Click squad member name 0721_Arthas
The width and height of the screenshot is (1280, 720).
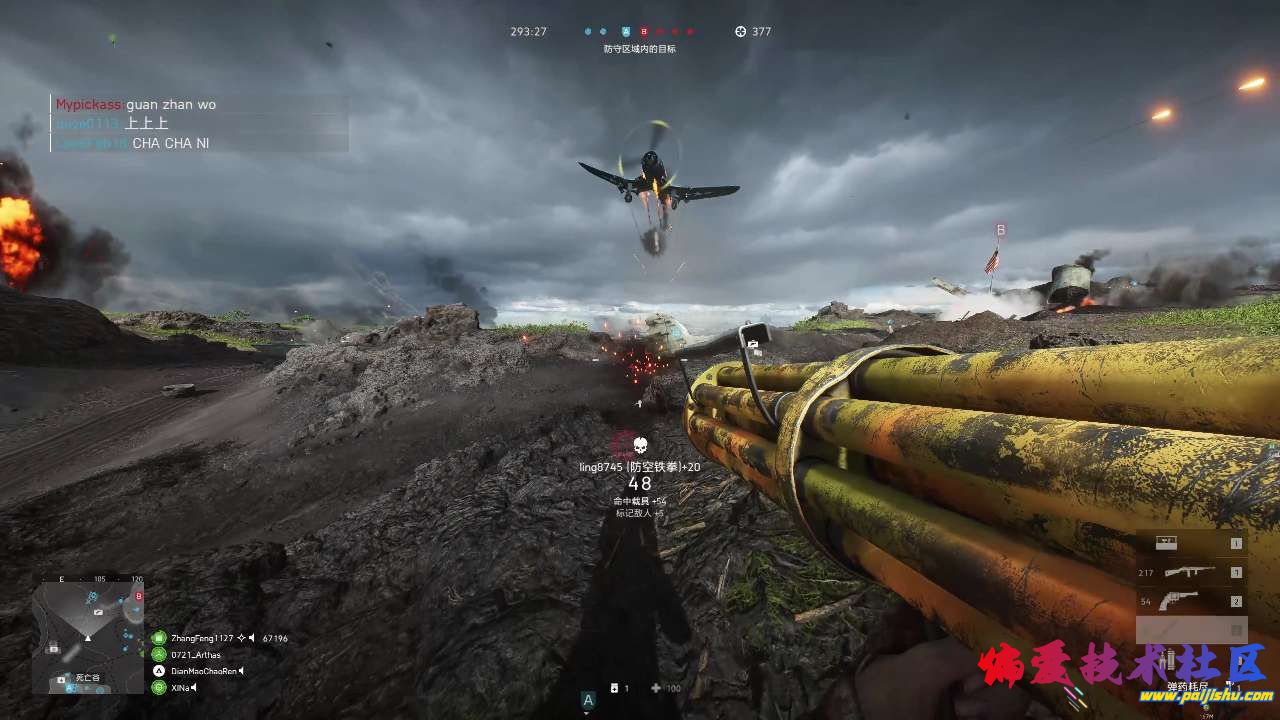coord(197,654)
